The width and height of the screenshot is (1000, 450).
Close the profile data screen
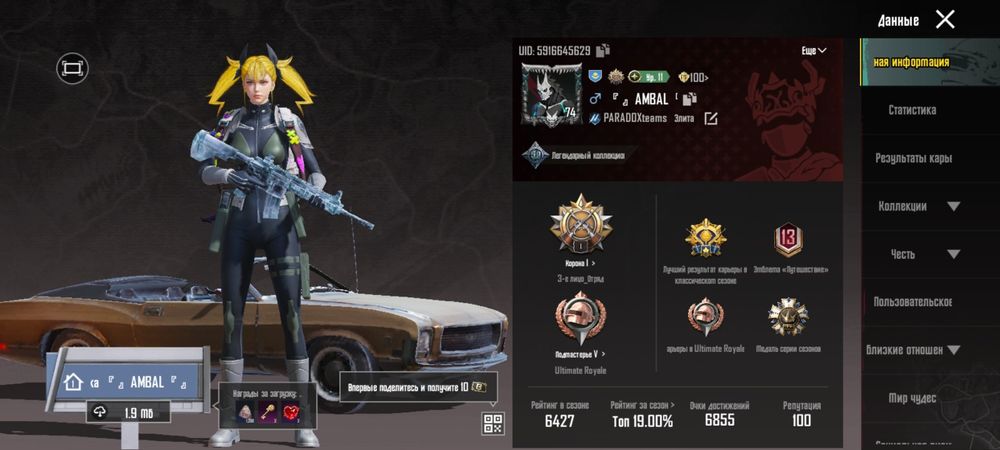point(945,19)
